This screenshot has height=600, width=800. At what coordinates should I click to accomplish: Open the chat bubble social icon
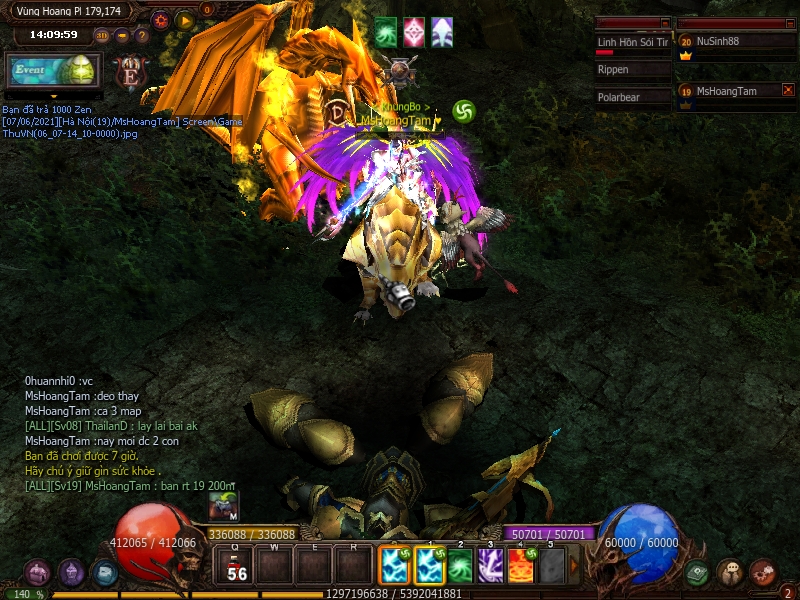click(x=729, y=573)
